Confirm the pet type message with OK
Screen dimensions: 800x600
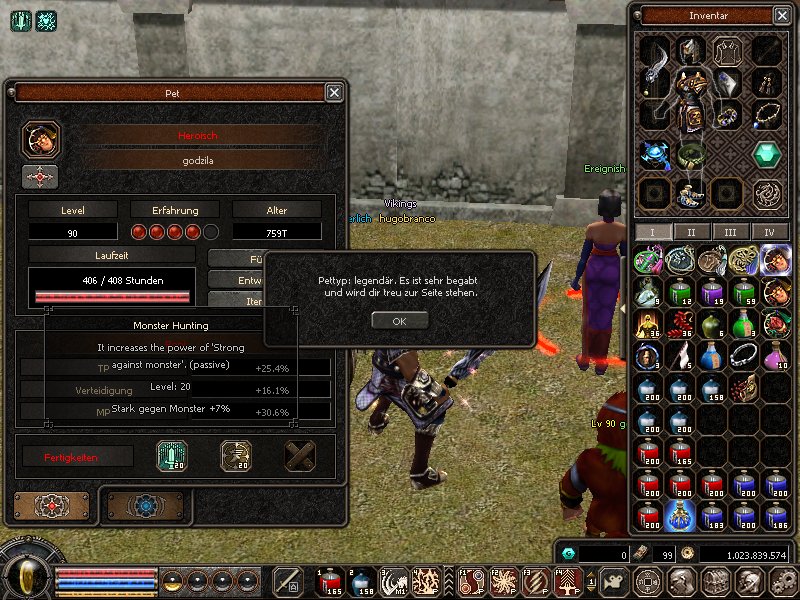click(399, 321)
